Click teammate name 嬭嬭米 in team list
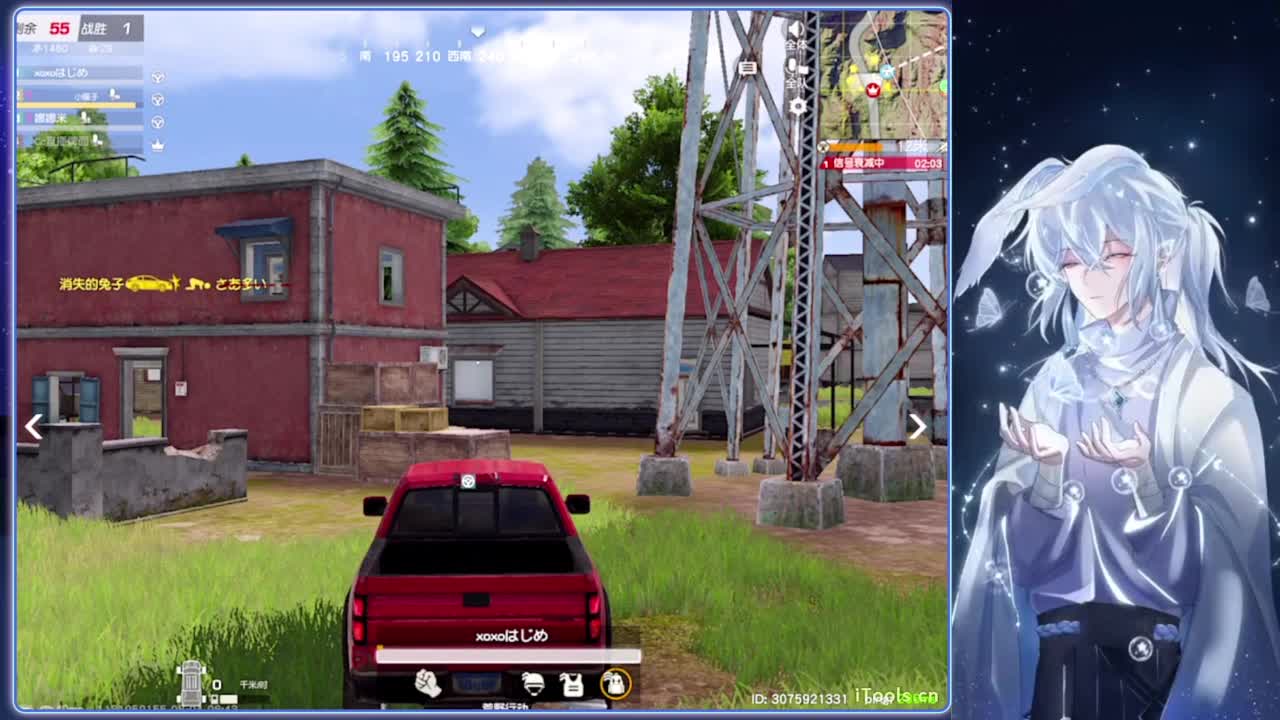This screenshot has width=1280, height=720. (x=50, y=117)
